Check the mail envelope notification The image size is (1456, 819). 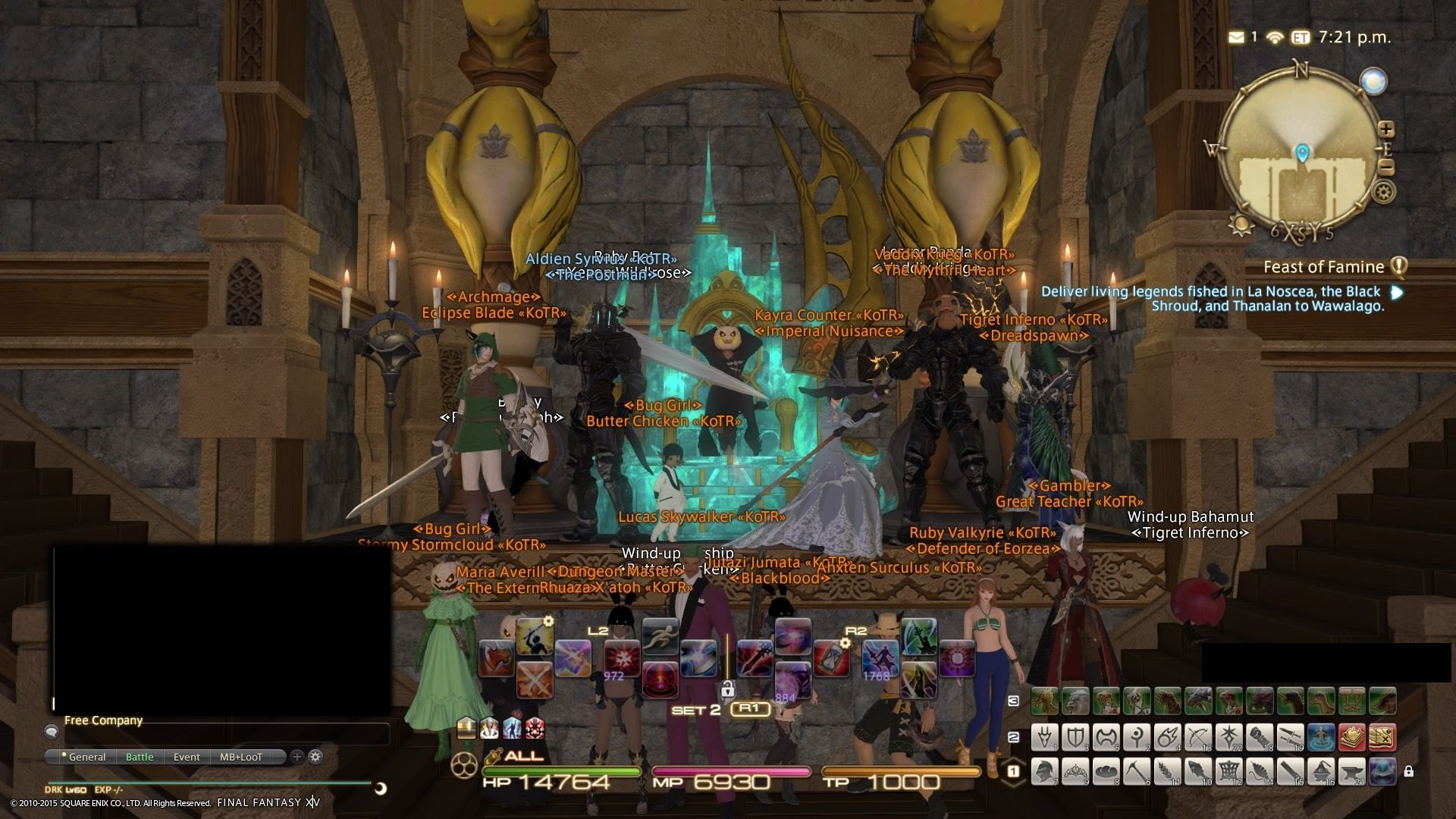pos(1236,36)
